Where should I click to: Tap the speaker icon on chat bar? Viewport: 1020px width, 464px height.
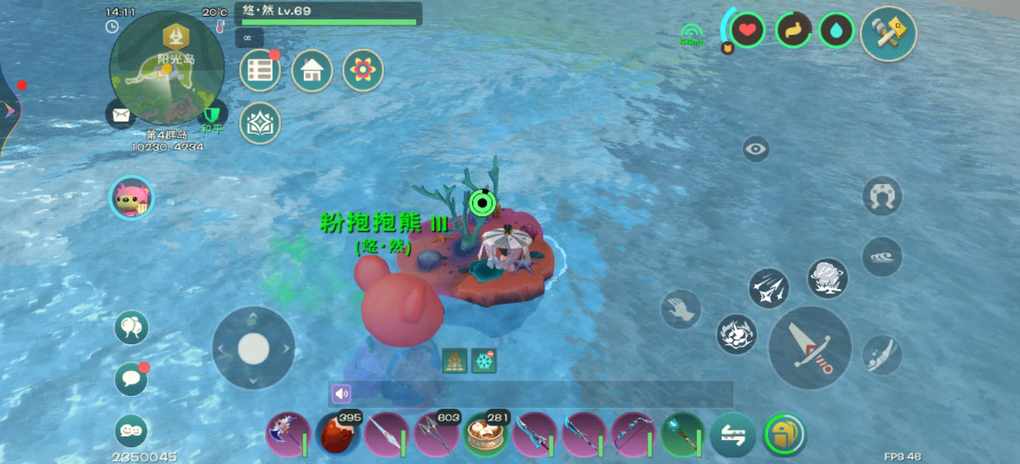coord(342,394)
